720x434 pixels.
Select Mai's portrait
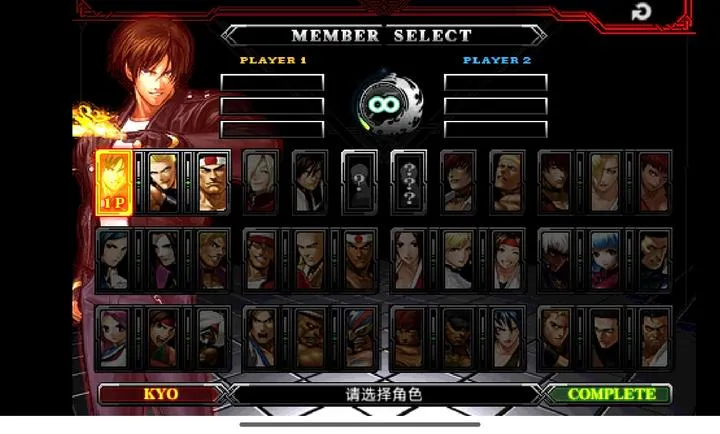(409, 259)
